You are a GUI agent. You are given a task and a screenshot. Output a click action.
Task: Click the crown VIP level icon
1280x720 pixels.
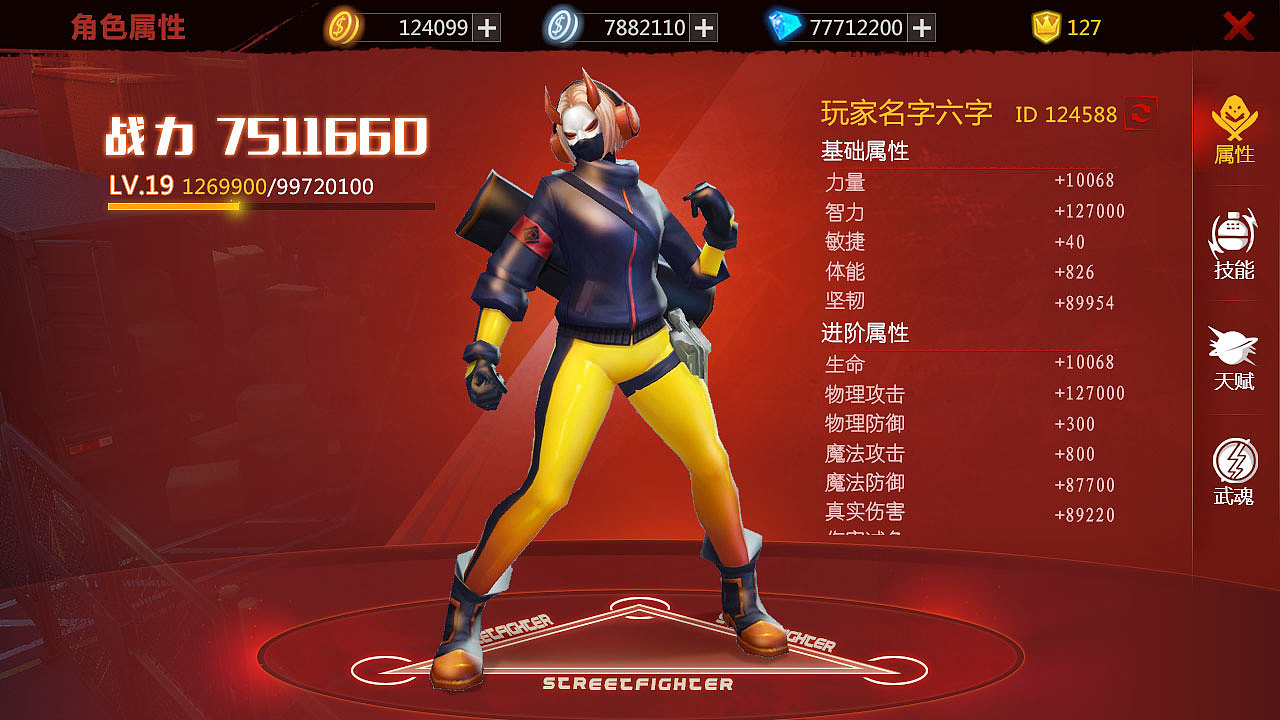click(1048, 27)
